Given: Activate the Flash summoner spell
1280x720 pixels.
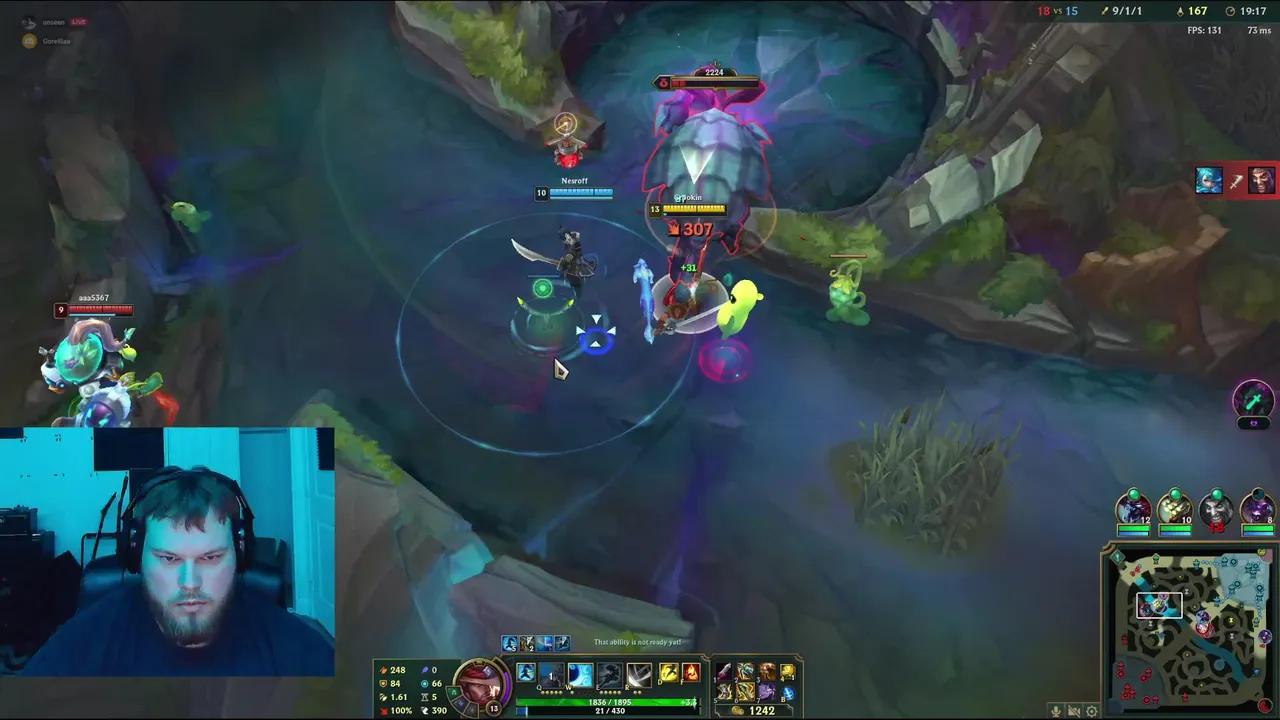Looking at the screenshot, I should (670, 673).
